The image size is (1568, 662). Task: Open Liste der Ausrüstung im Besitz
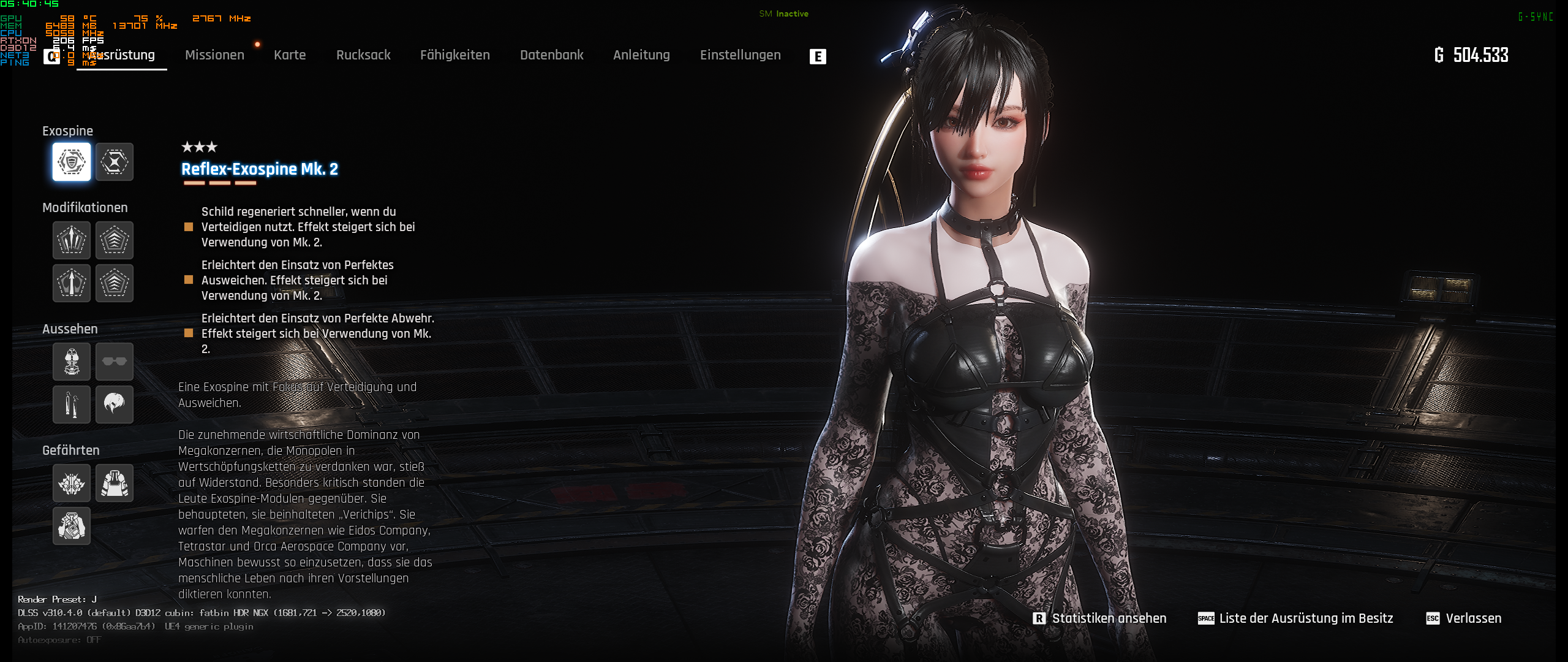point(1305,618)
